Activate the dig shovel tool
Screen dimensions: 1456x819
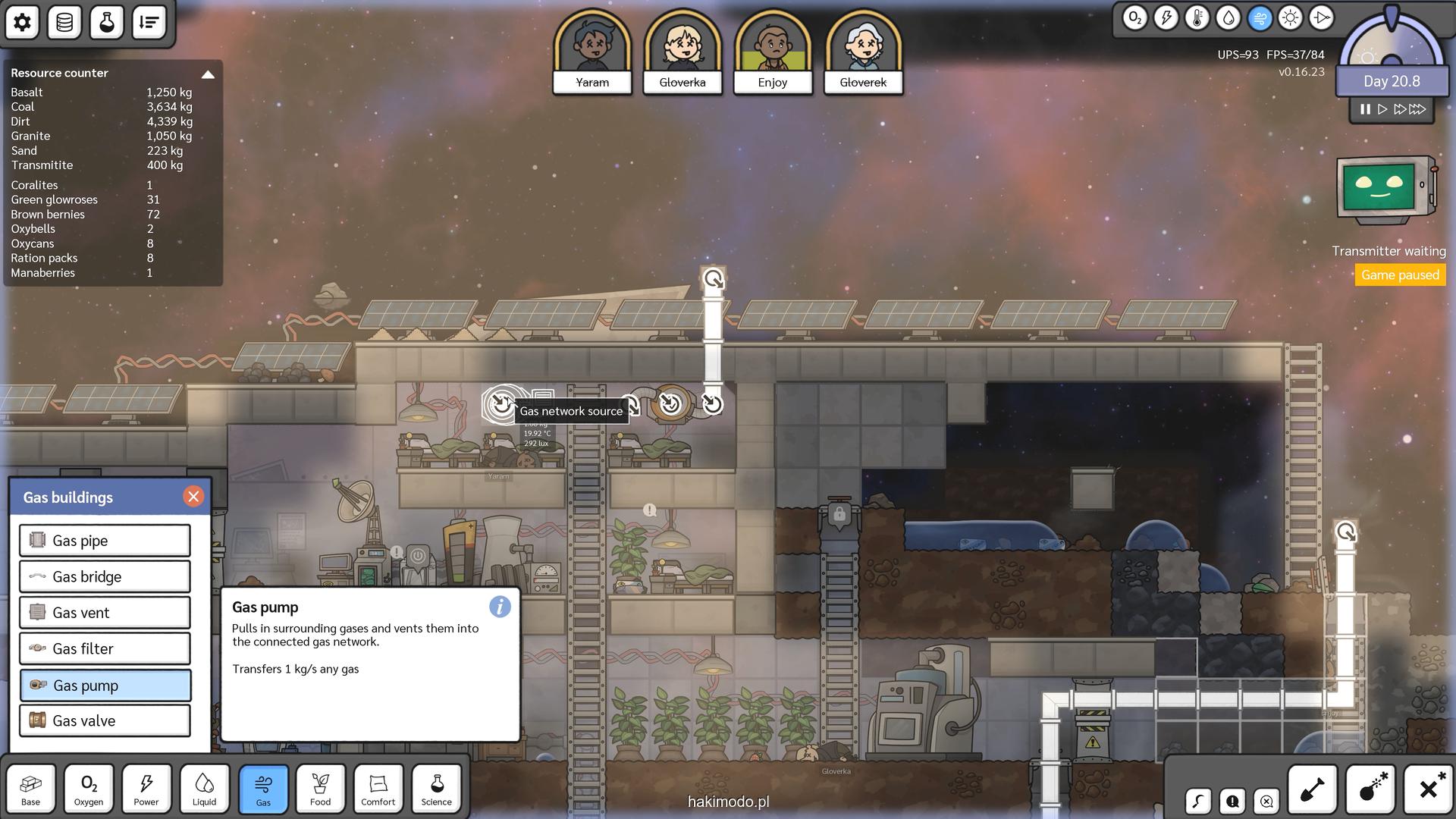tap(1313, 789)
